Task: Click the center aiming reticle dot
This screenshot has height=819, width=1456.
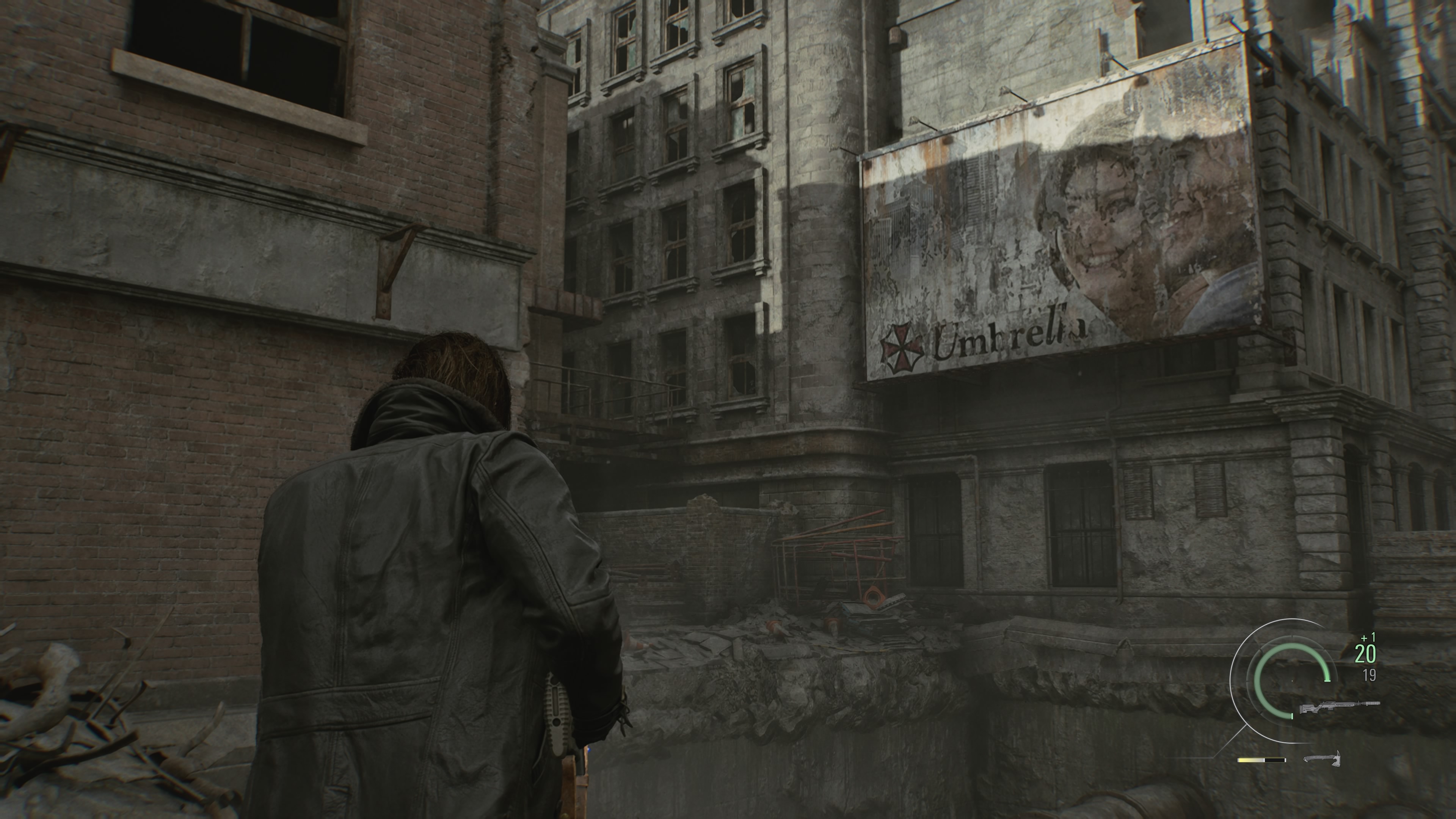Action: click(x=1293, y=681)
